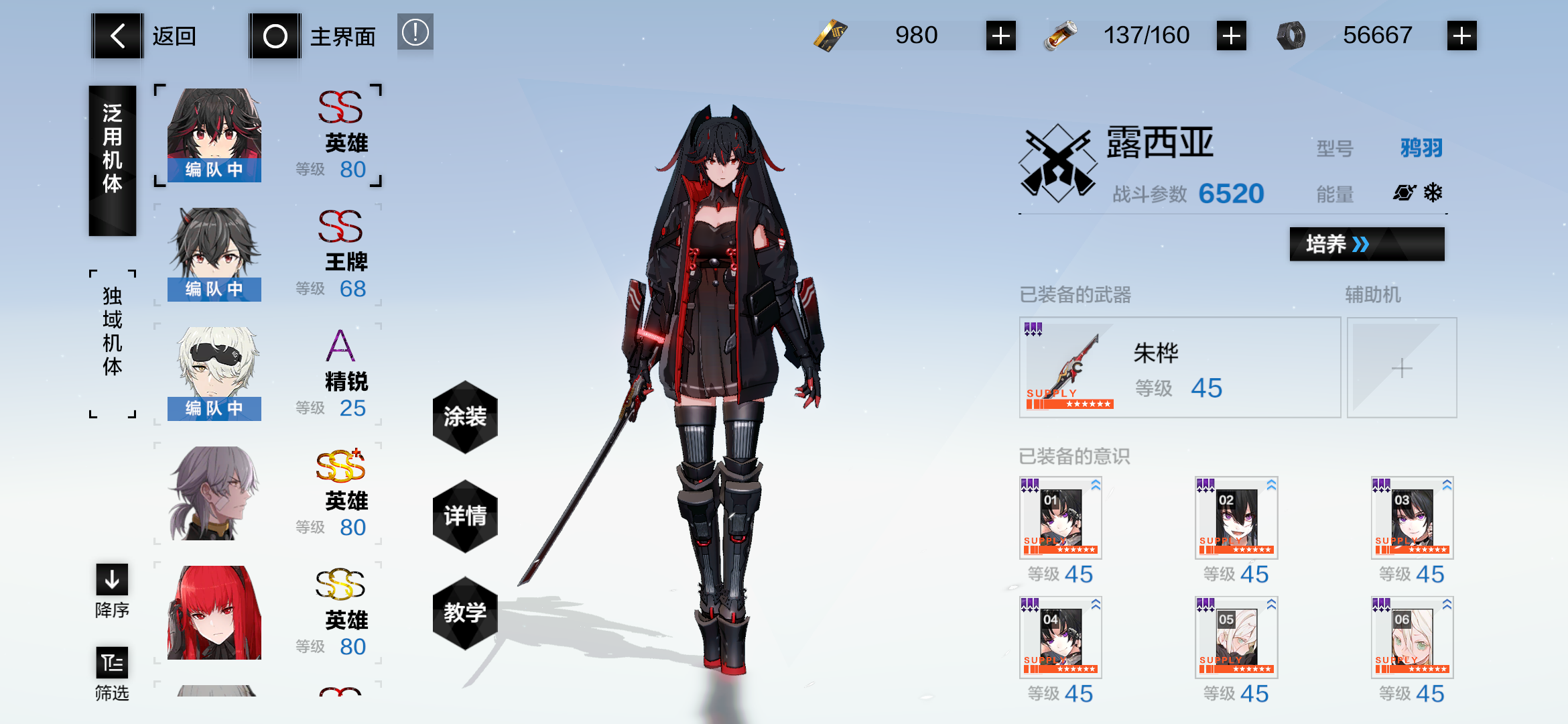Open the notice via exclamation mark icon
Image resolution: width=1568 pixels, height=724 pixels.
click(x=416, y=32)
